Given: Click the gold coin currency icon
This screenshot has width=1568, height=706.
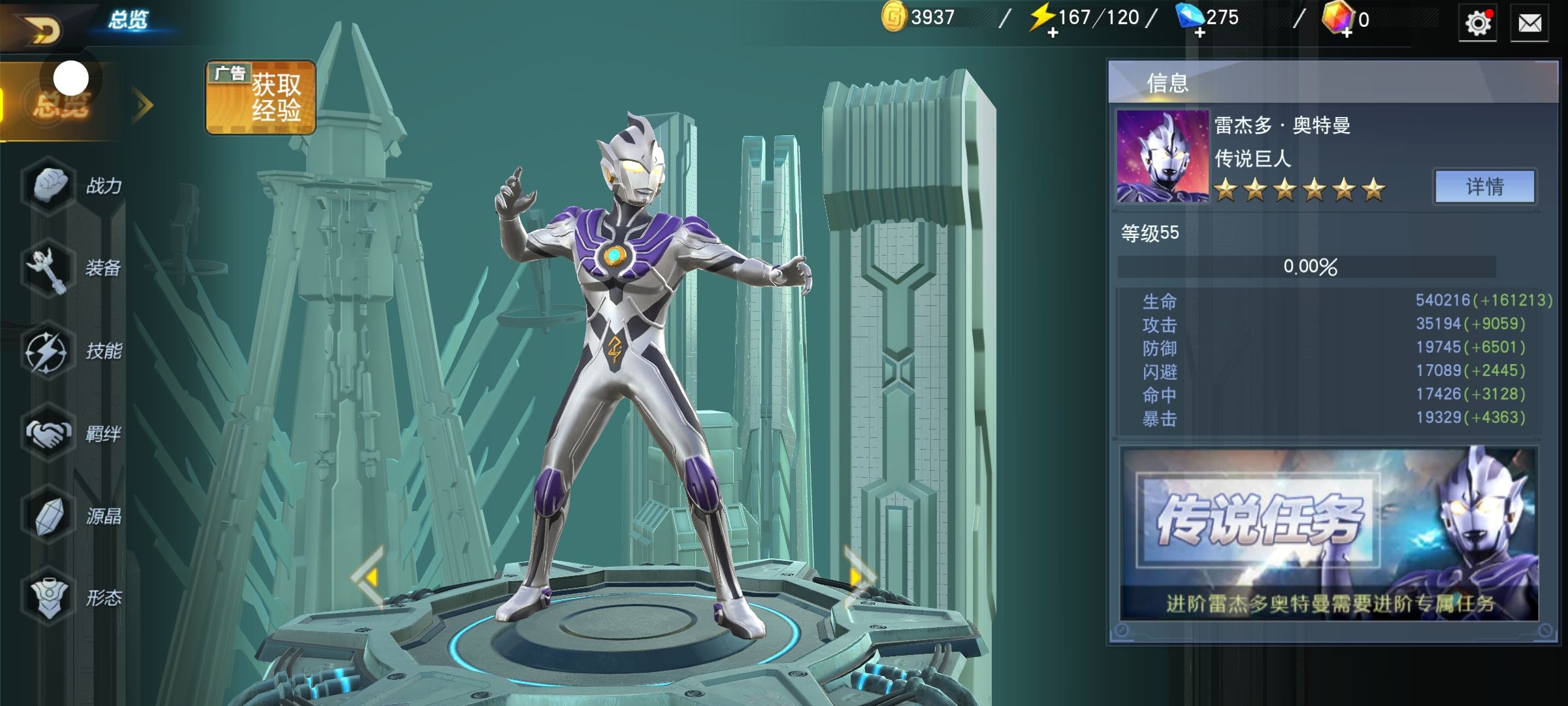Looking at the screenshot, I should [894, 17].
